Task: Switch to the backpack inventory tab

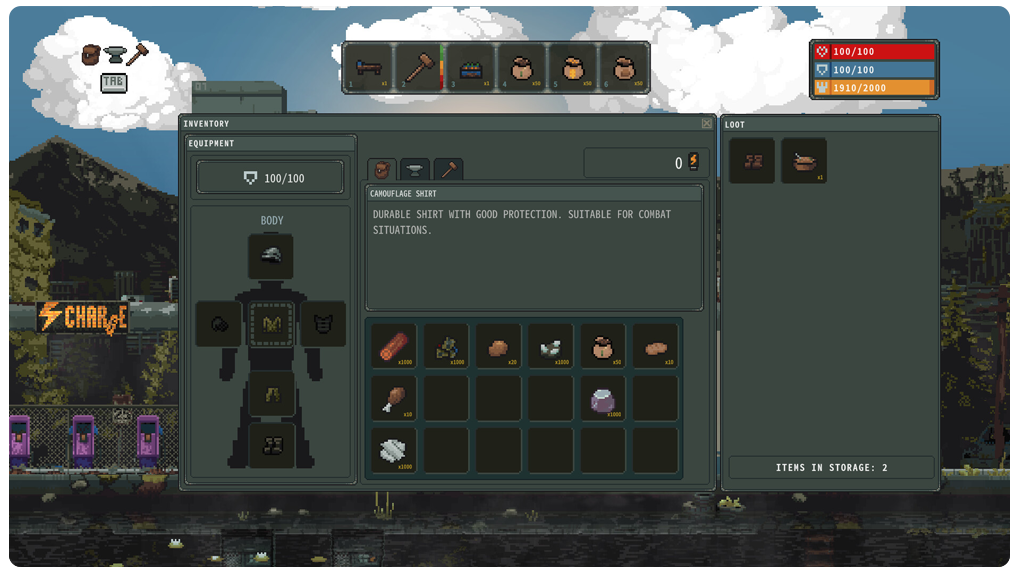Action: point(381,170)
